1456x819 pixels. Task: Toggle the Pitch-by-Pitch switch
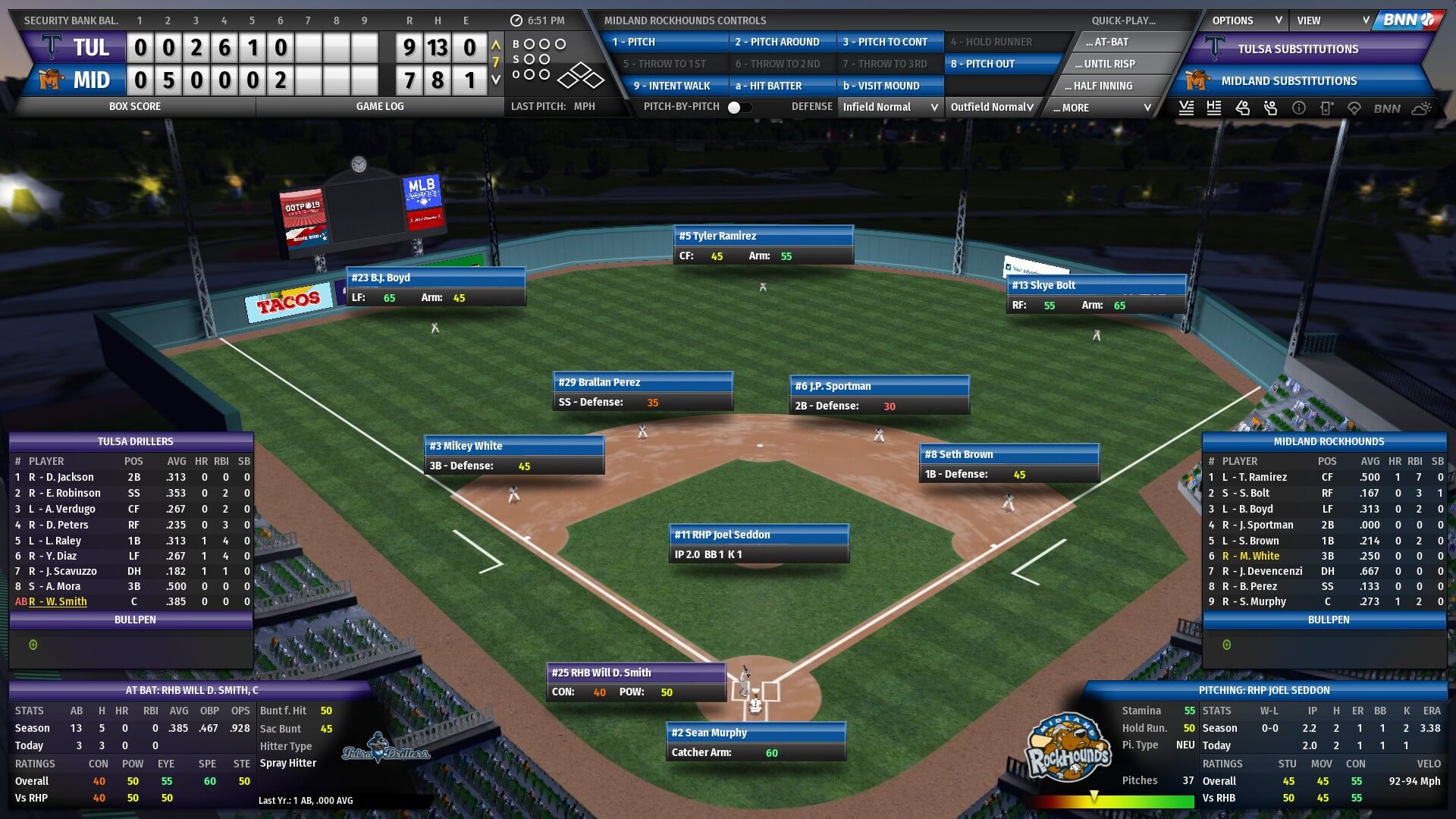click(x=739, y=108)
